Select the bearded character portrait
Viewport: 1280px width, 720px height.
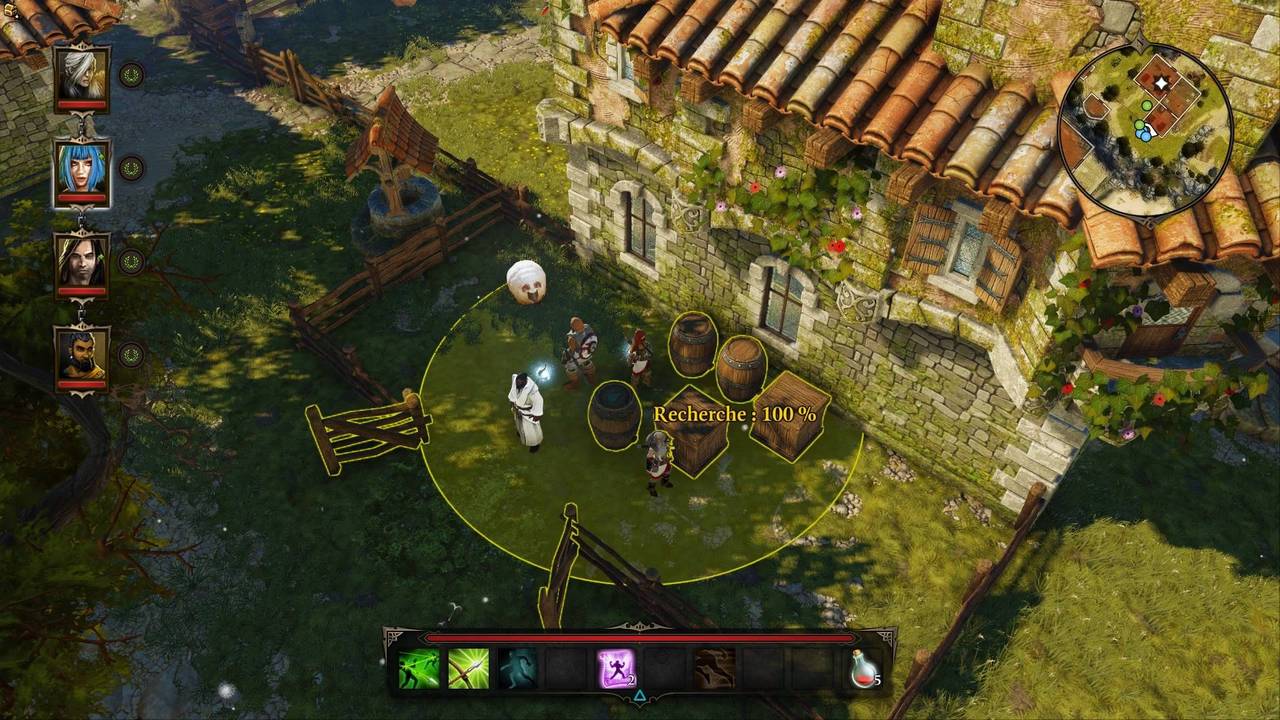tap(82, 354)
